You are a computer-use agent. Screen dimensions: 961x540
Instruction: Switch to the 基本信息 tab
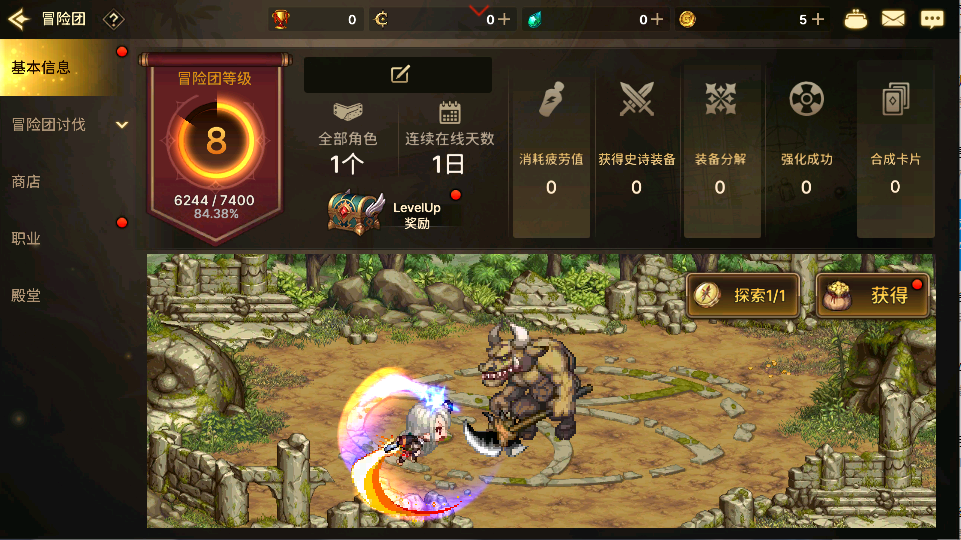[x=58, y=68]
